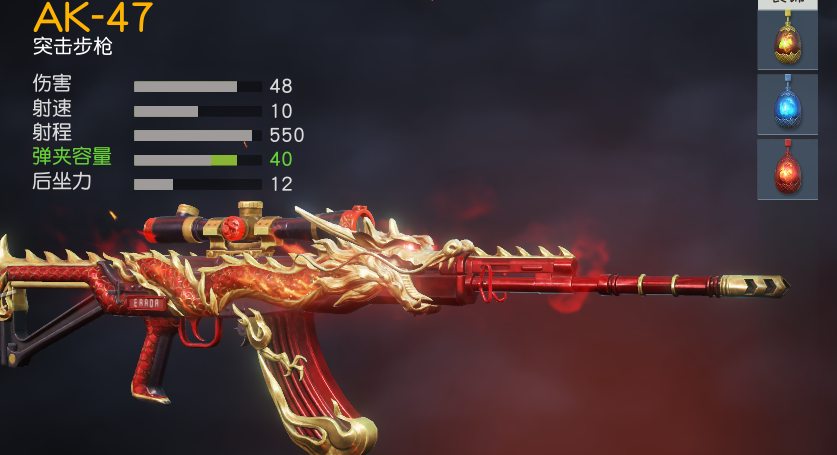The width and height of the screenshot is (837, 455).
Task: Choose the blue egg charm slot
Action: pyautogui.click(x=787, y=104)
